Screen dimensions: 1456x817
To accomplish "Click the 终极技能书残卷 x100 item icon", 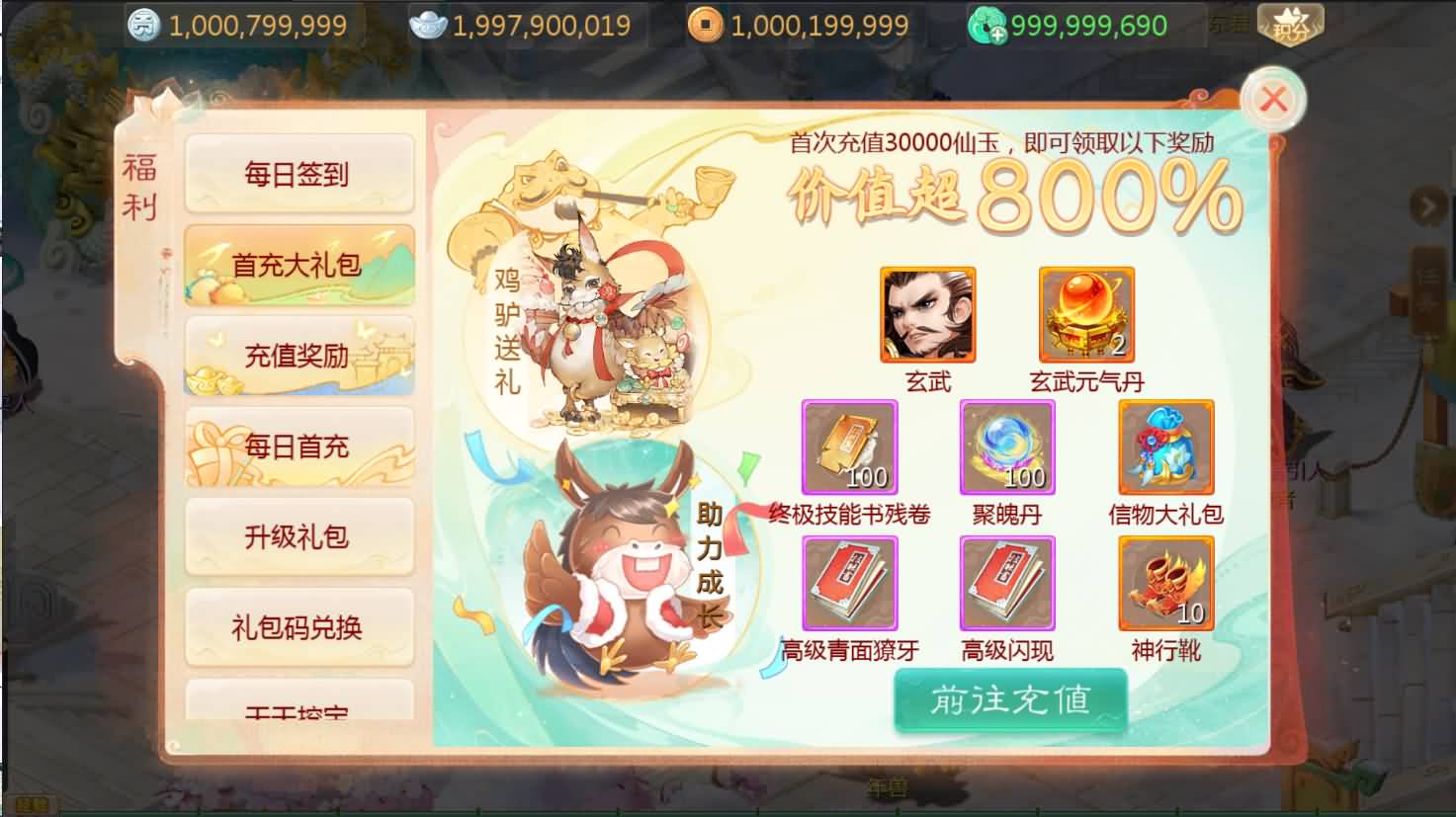I will tap(850, 448).
